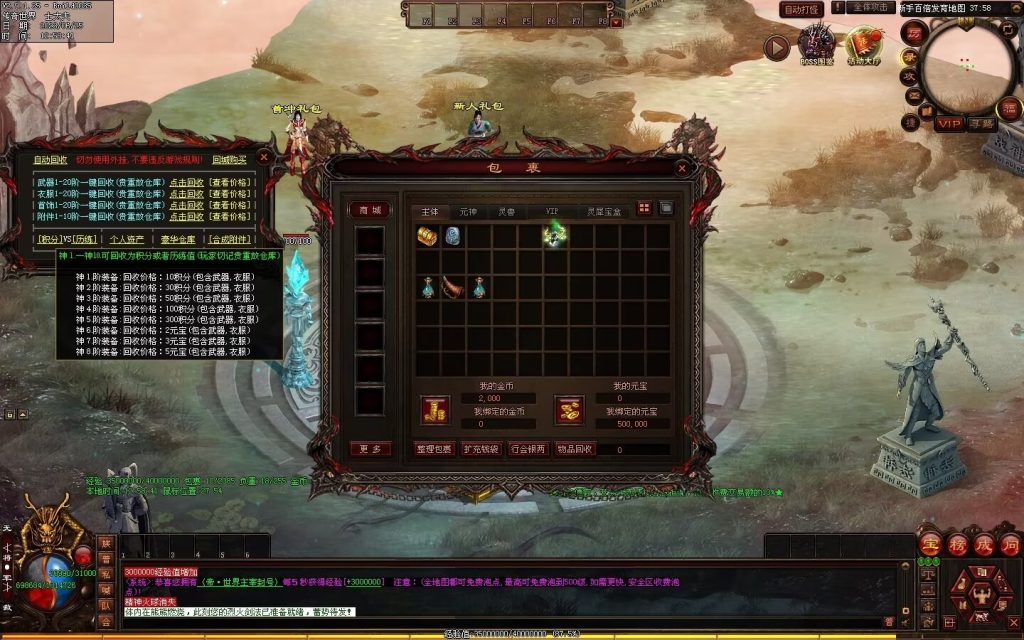Select the curved horn item in the bag

coord(453,287)
